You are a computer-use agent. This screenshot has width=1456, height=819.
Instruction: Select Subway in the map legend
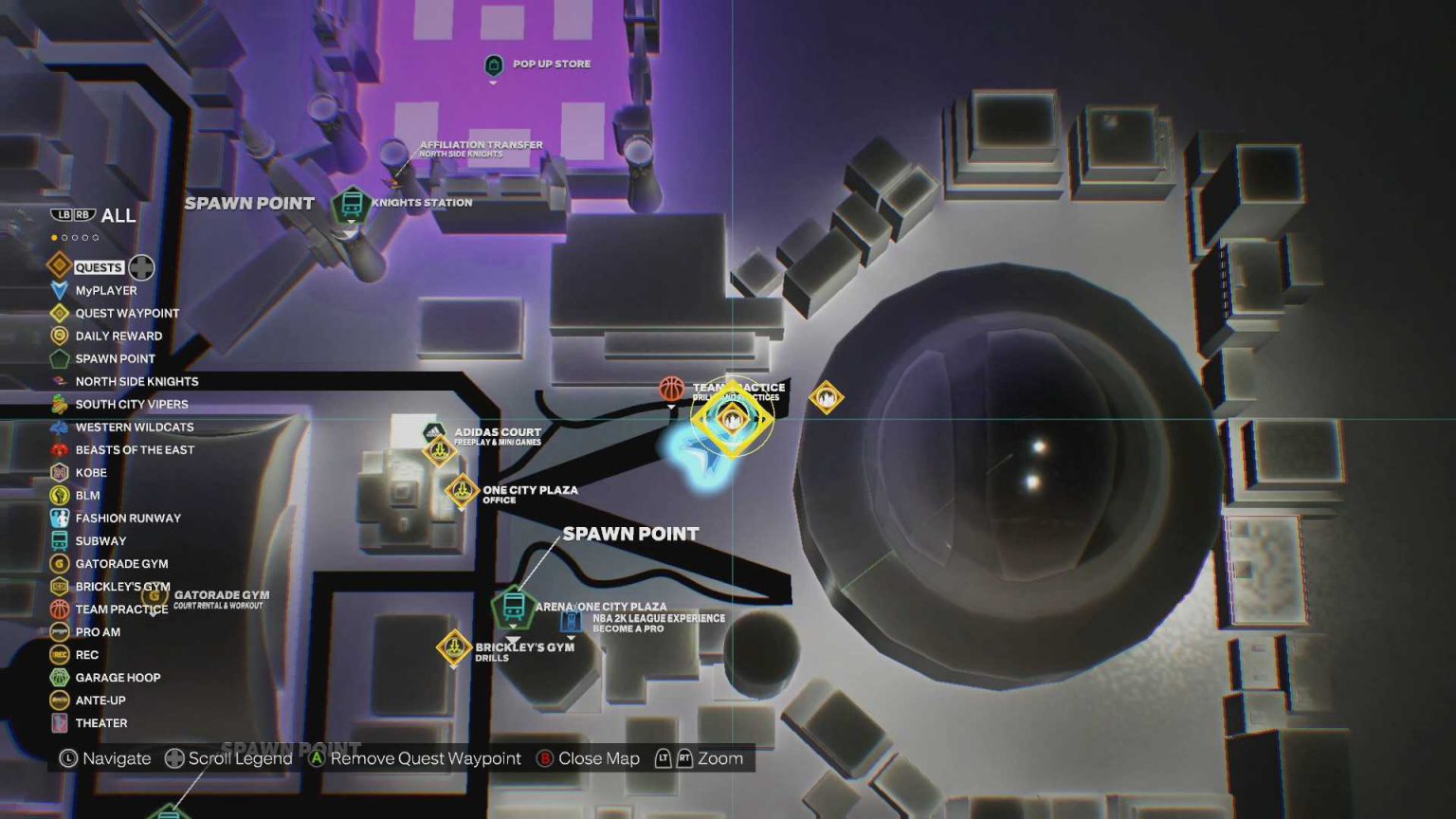(100, 541)
